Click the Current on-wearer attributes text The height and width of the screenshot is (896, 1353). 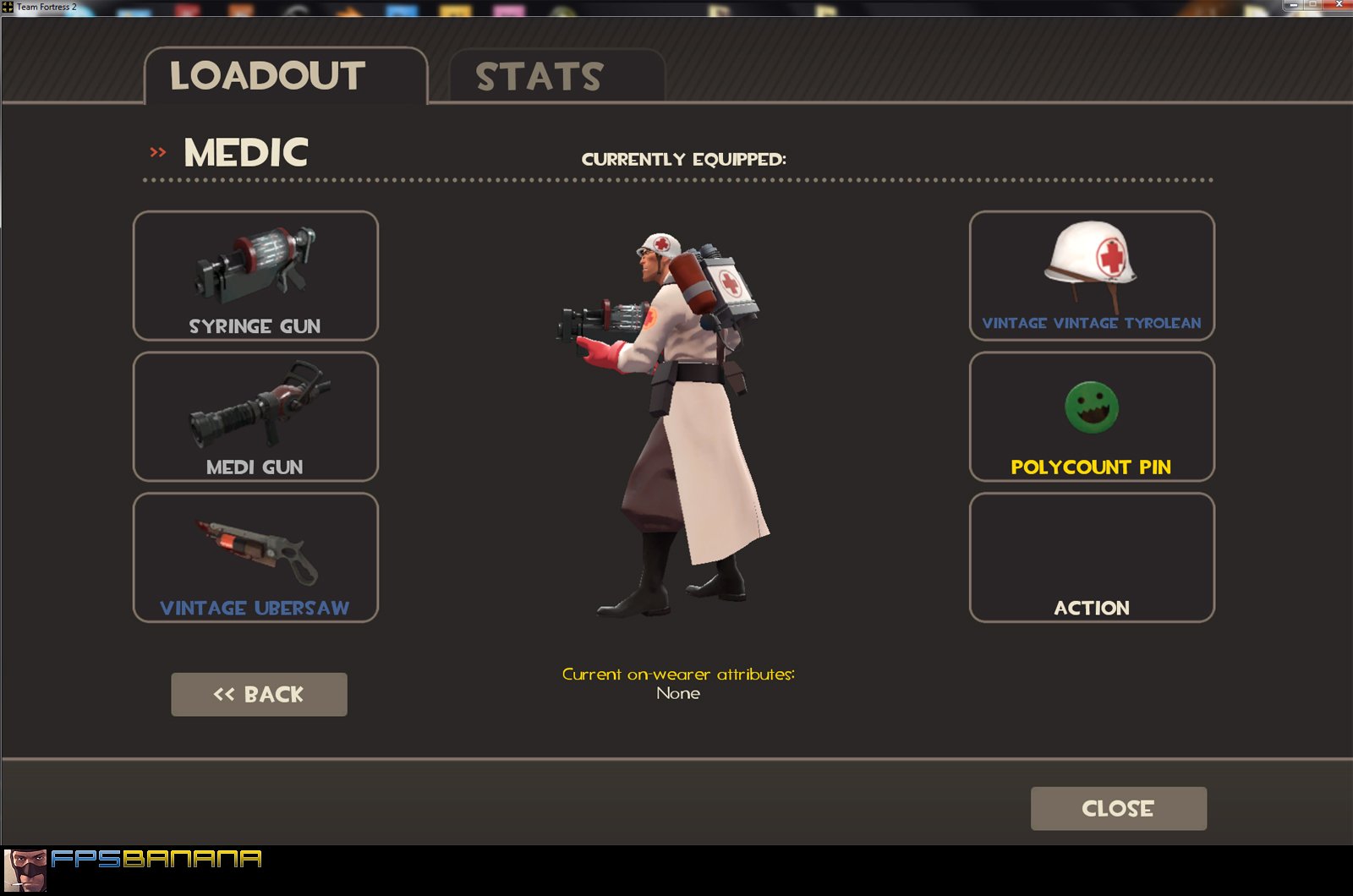(679, 674)
